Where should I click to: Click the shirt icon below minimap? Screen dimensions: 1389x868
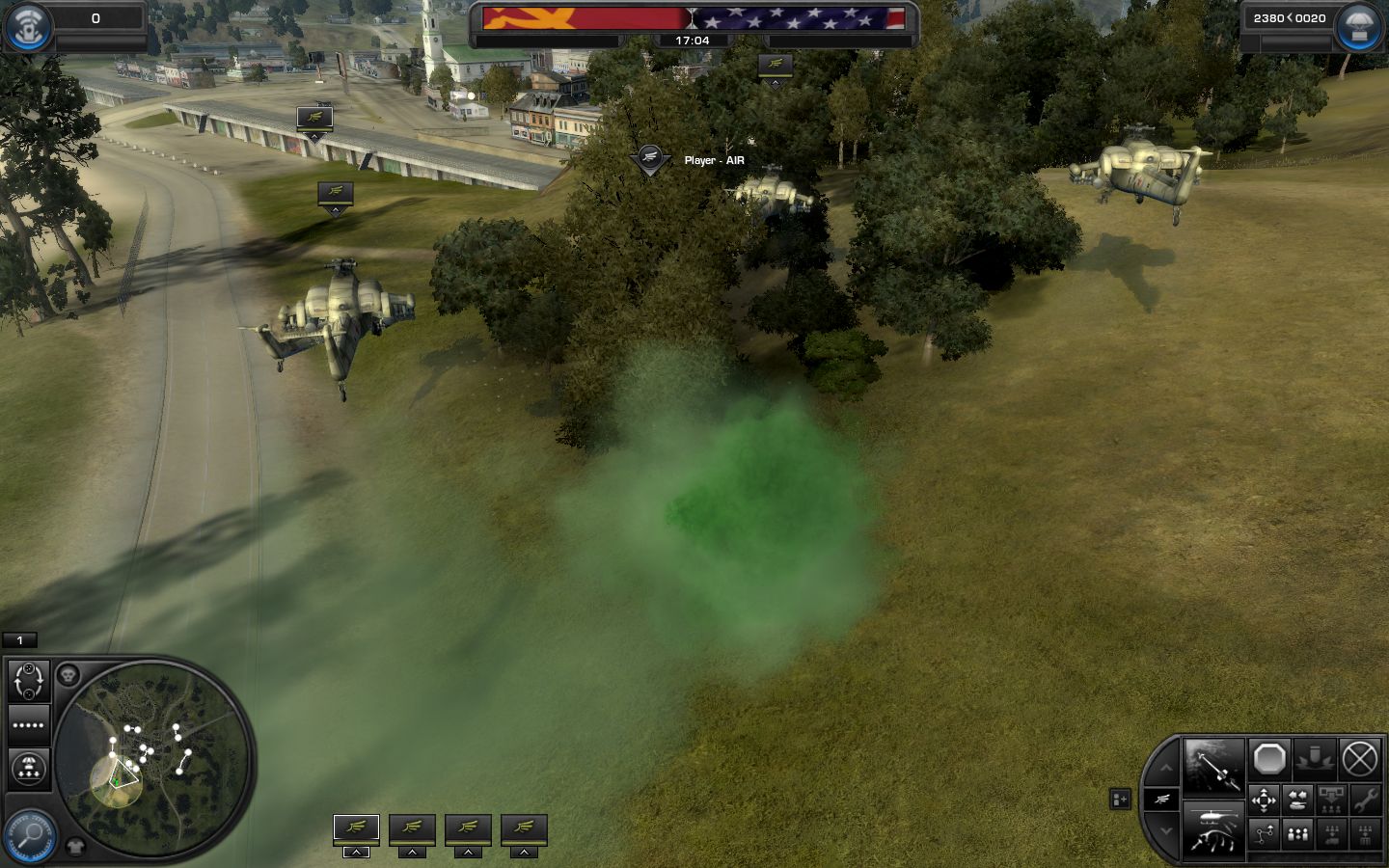pyautogui.click(x=76, y=847)
